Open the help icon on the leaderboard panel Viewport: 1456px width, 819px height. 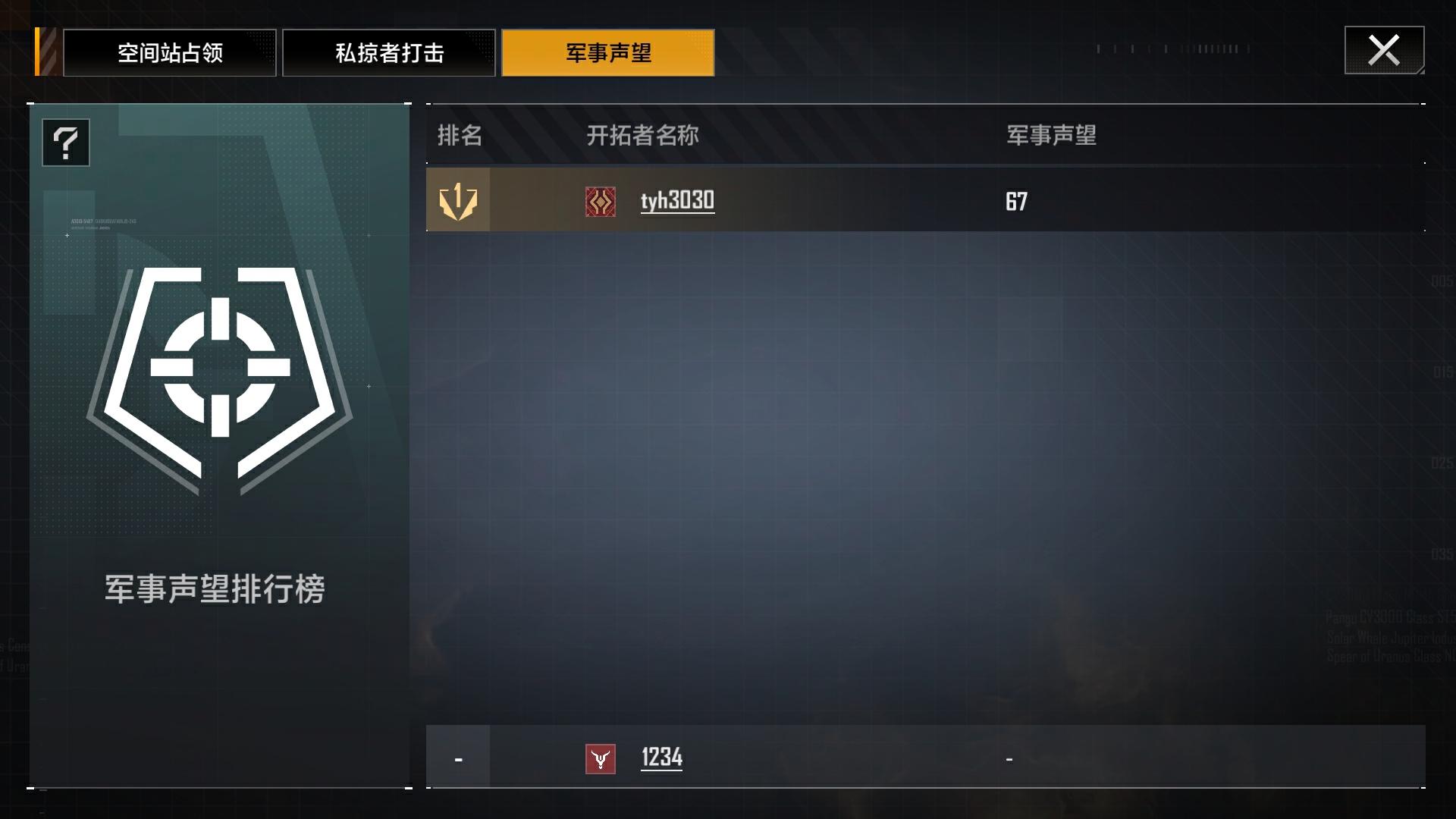click(x=65, y=143)
